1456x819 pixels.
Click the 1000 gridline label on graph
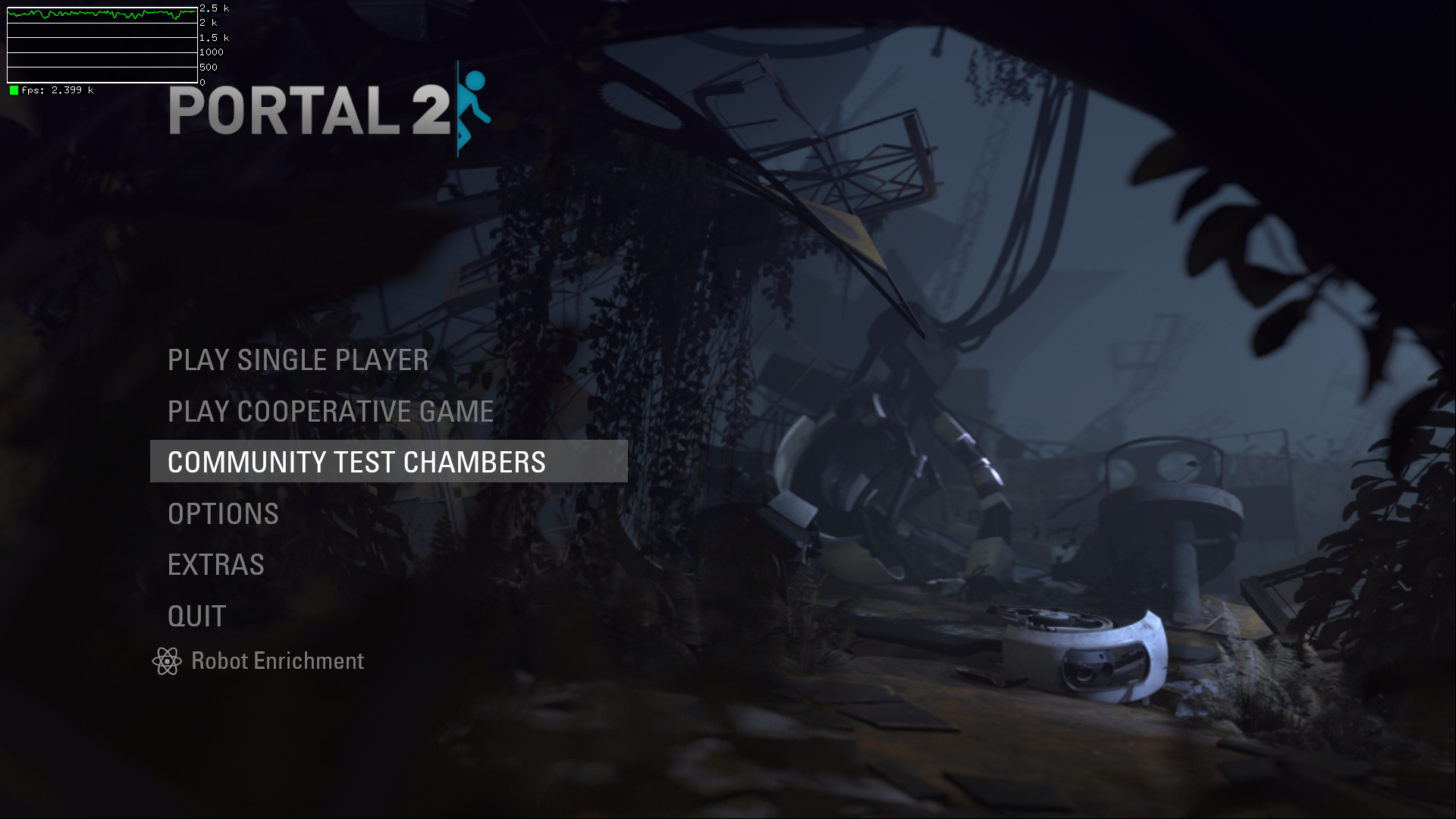(209, 52)
